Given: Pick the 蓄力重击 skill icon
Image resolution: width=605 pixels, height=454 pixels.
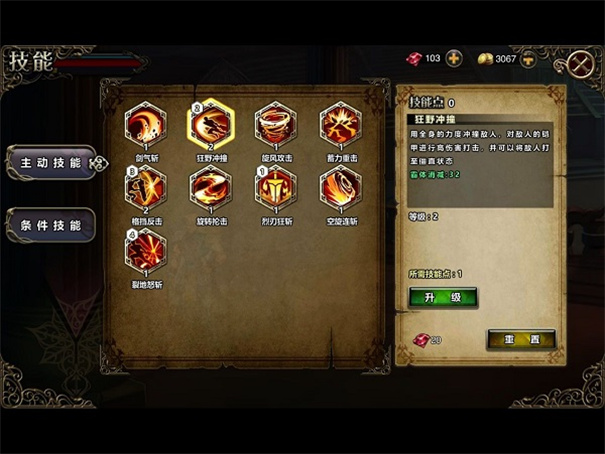Looking at the screenshot, I should pyautogui.click(x=340, y=125).
